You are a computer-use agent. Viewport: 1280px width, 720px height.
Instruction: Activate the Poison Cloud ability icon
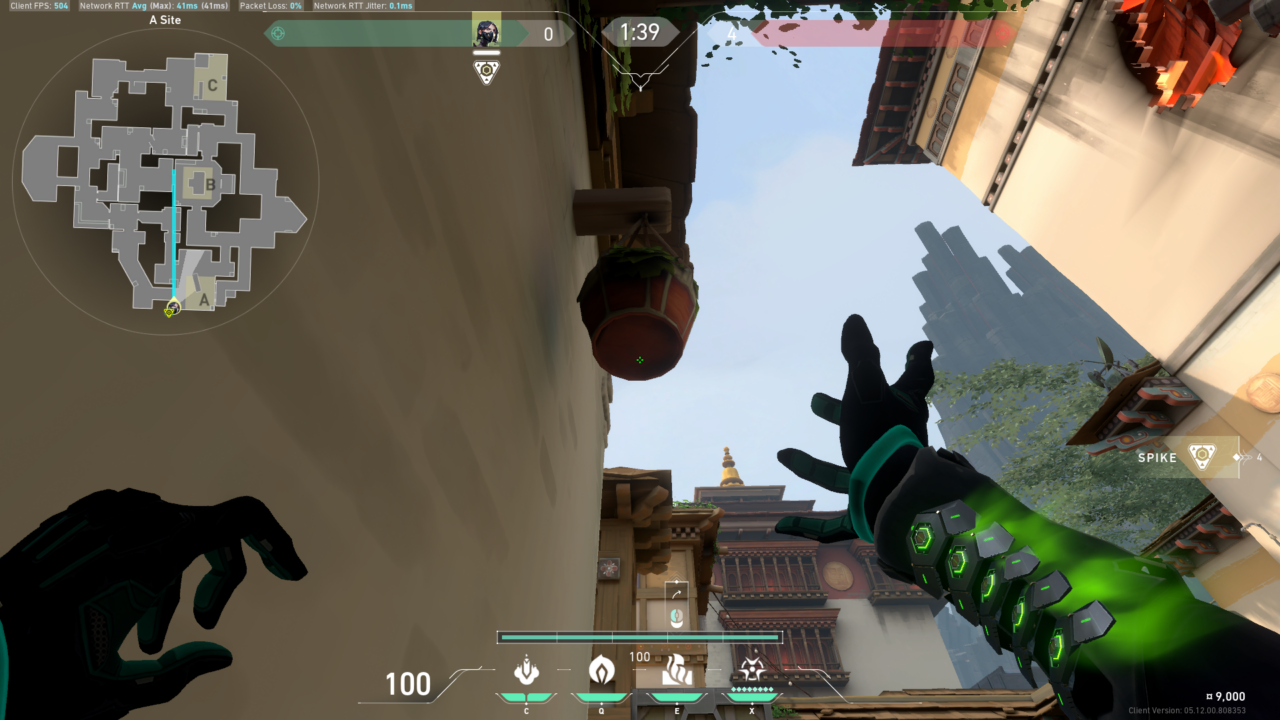tap(601, 669)
